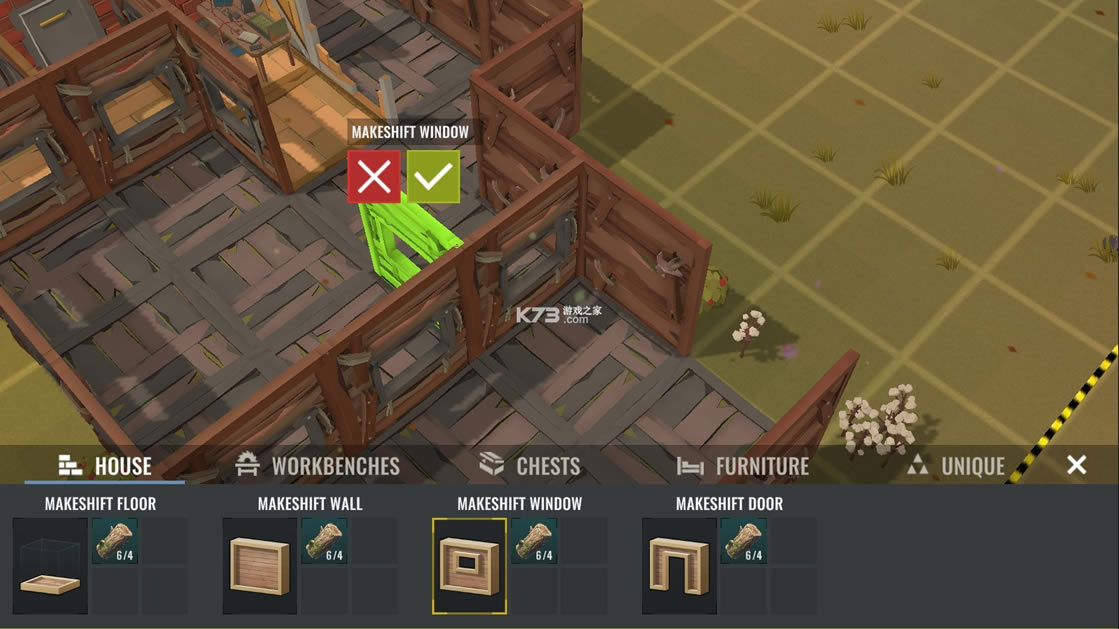
Task: Open the Unique category tab
Action: [x=956, y=466]
